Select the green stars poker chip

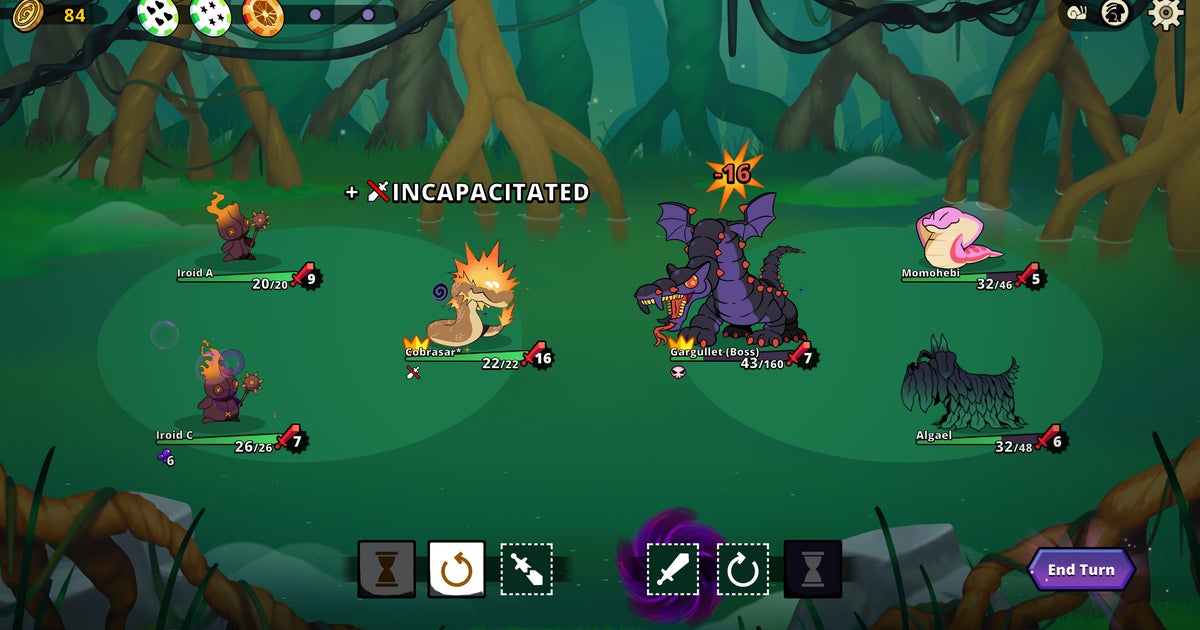click(210, 15)
